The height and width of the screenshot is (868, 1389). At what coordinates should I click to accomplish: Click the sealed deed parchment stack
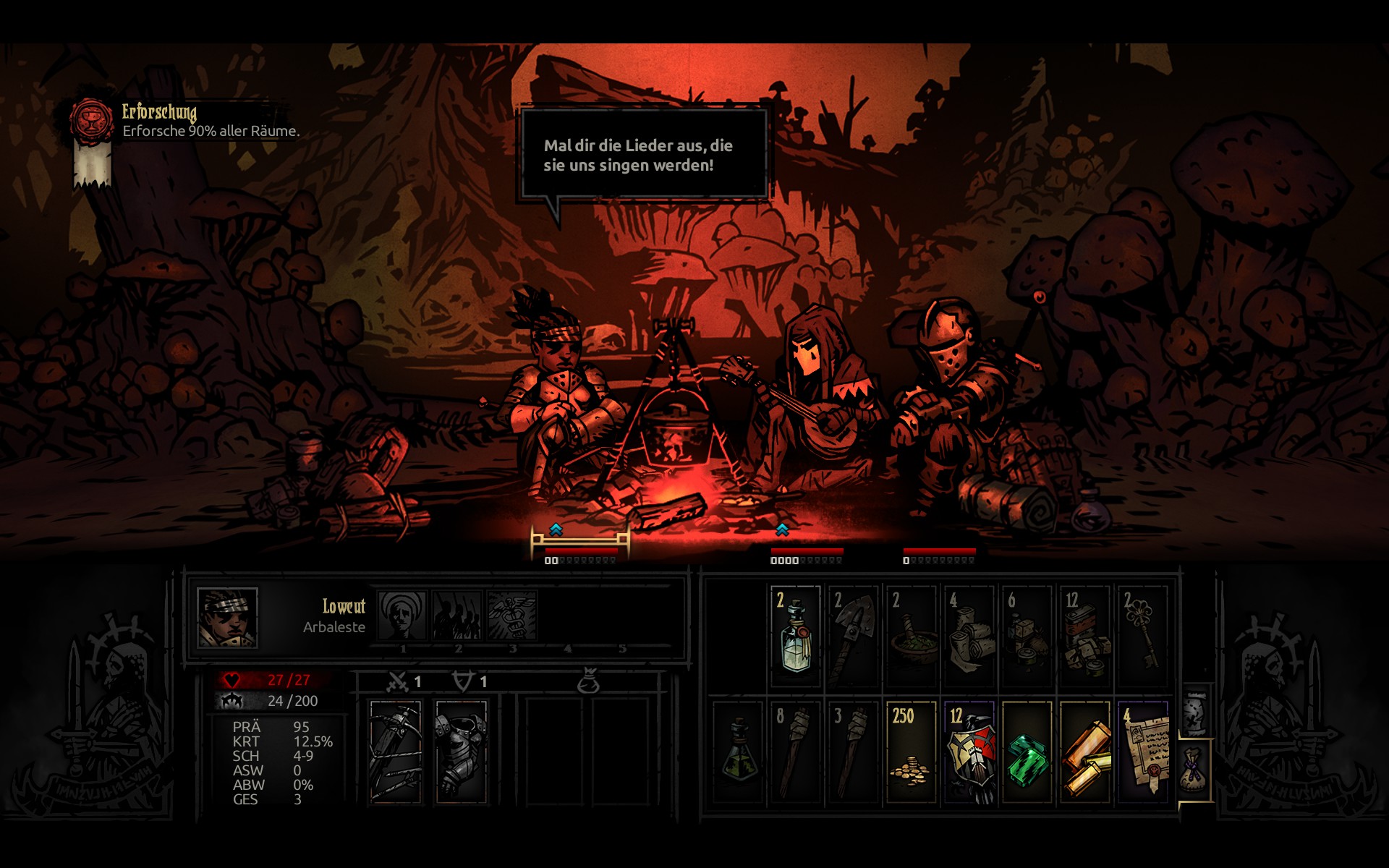1142,752
